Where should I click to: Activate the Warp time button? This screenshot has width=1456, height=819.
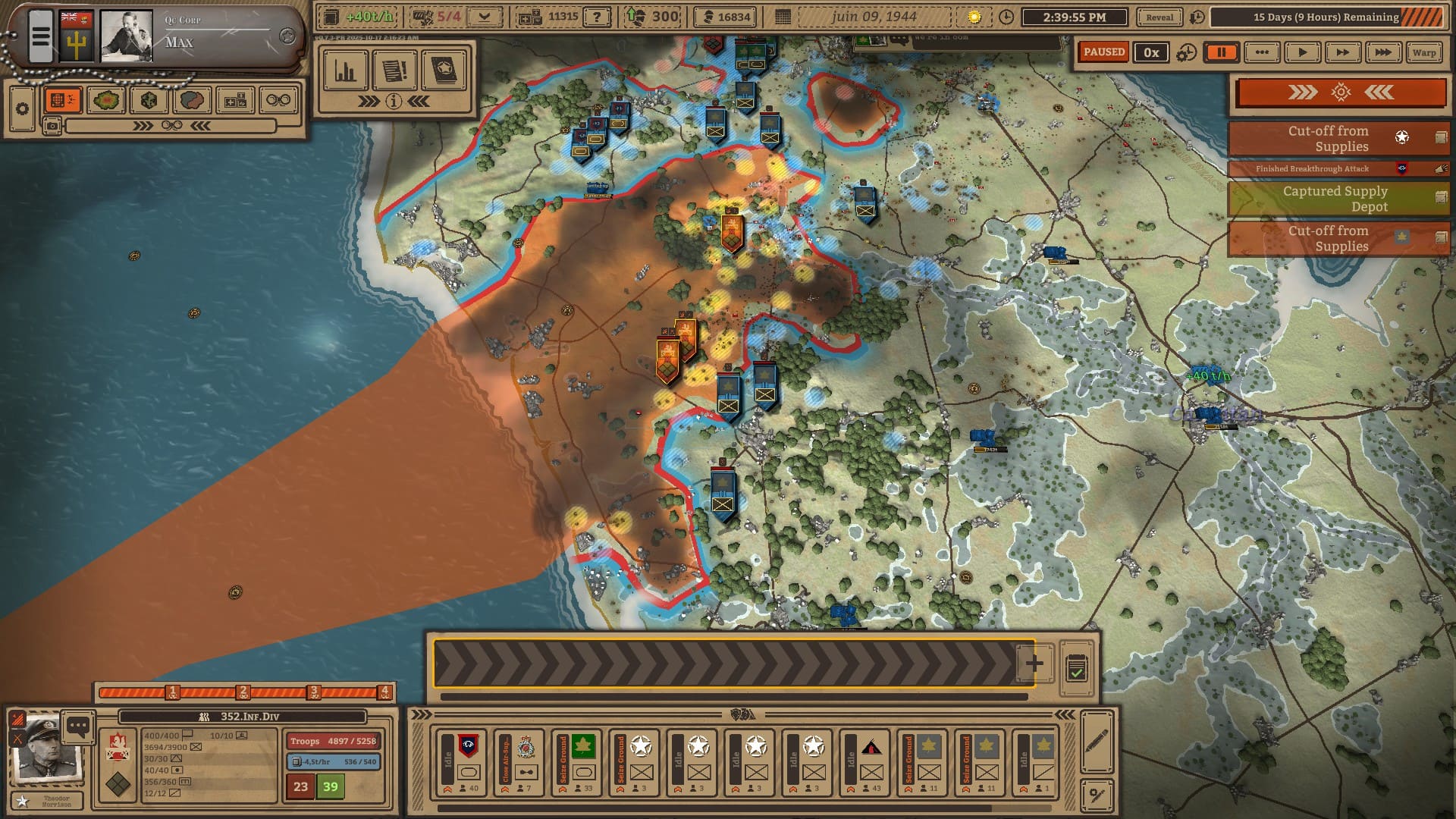tap(1423, 52)
